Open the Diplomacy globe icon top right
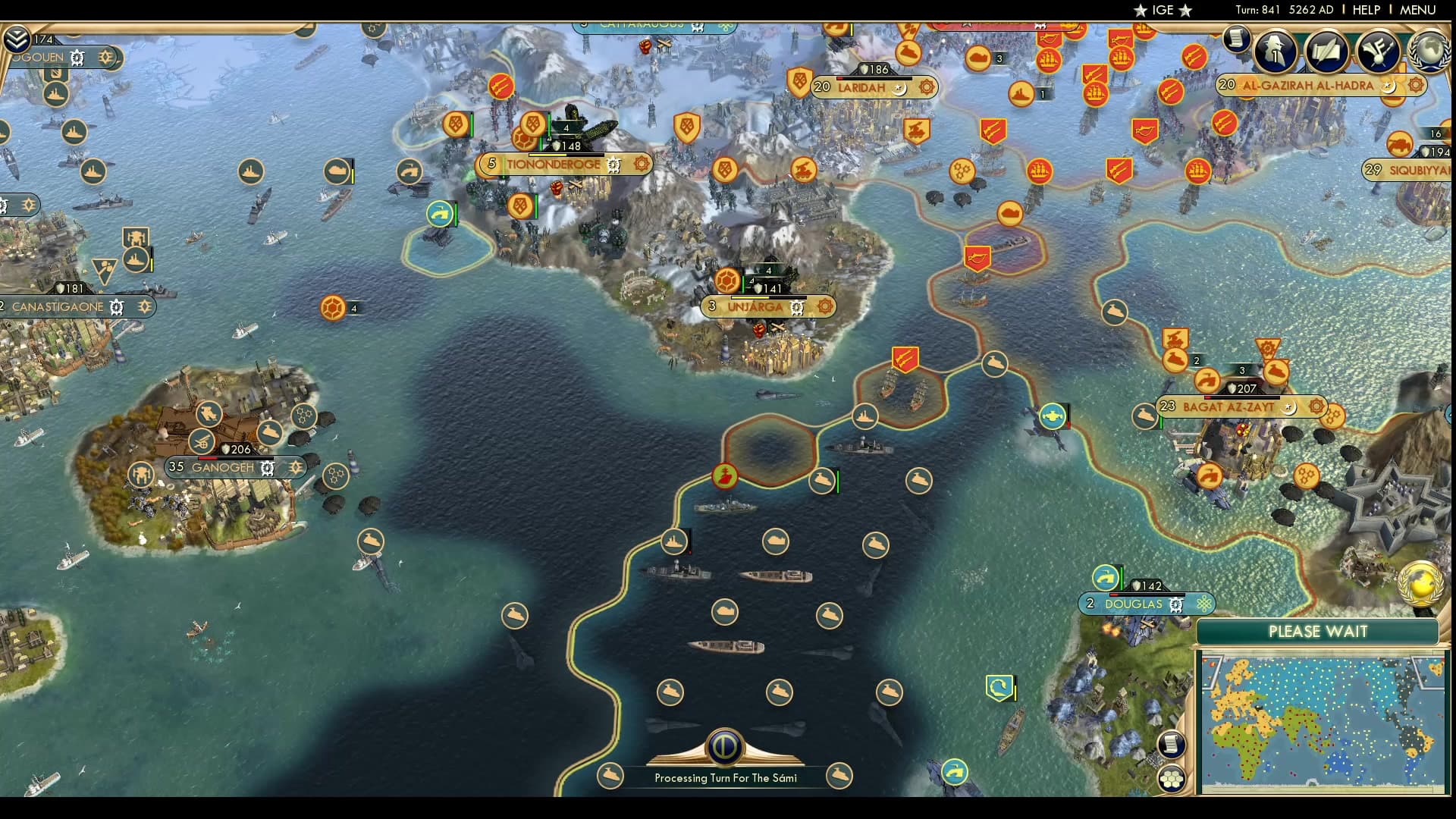This screenshot has height=819, width=1456. [1429, 53]
